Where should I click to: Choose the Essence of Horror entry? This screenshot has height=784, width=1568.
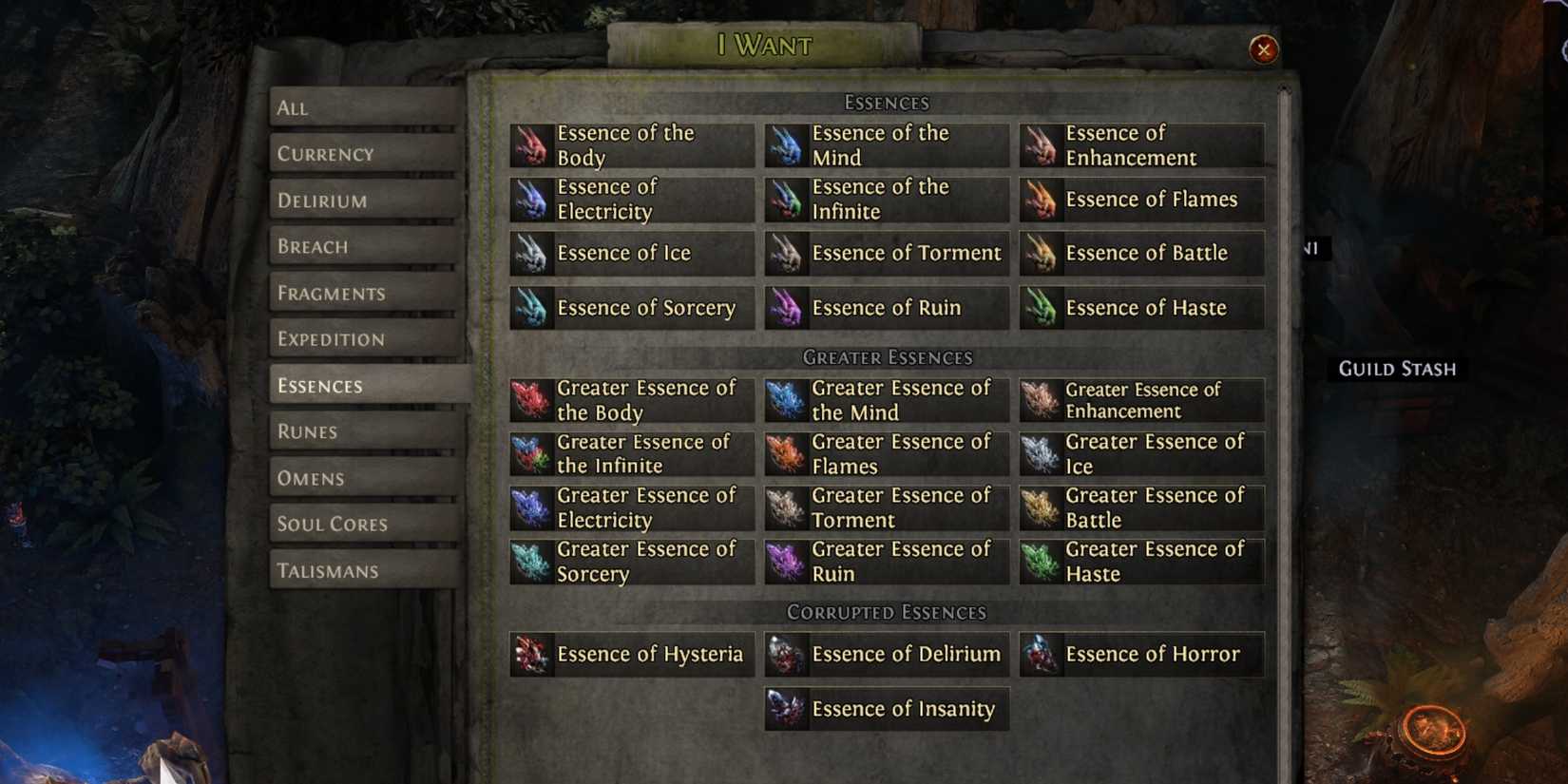1139,654
